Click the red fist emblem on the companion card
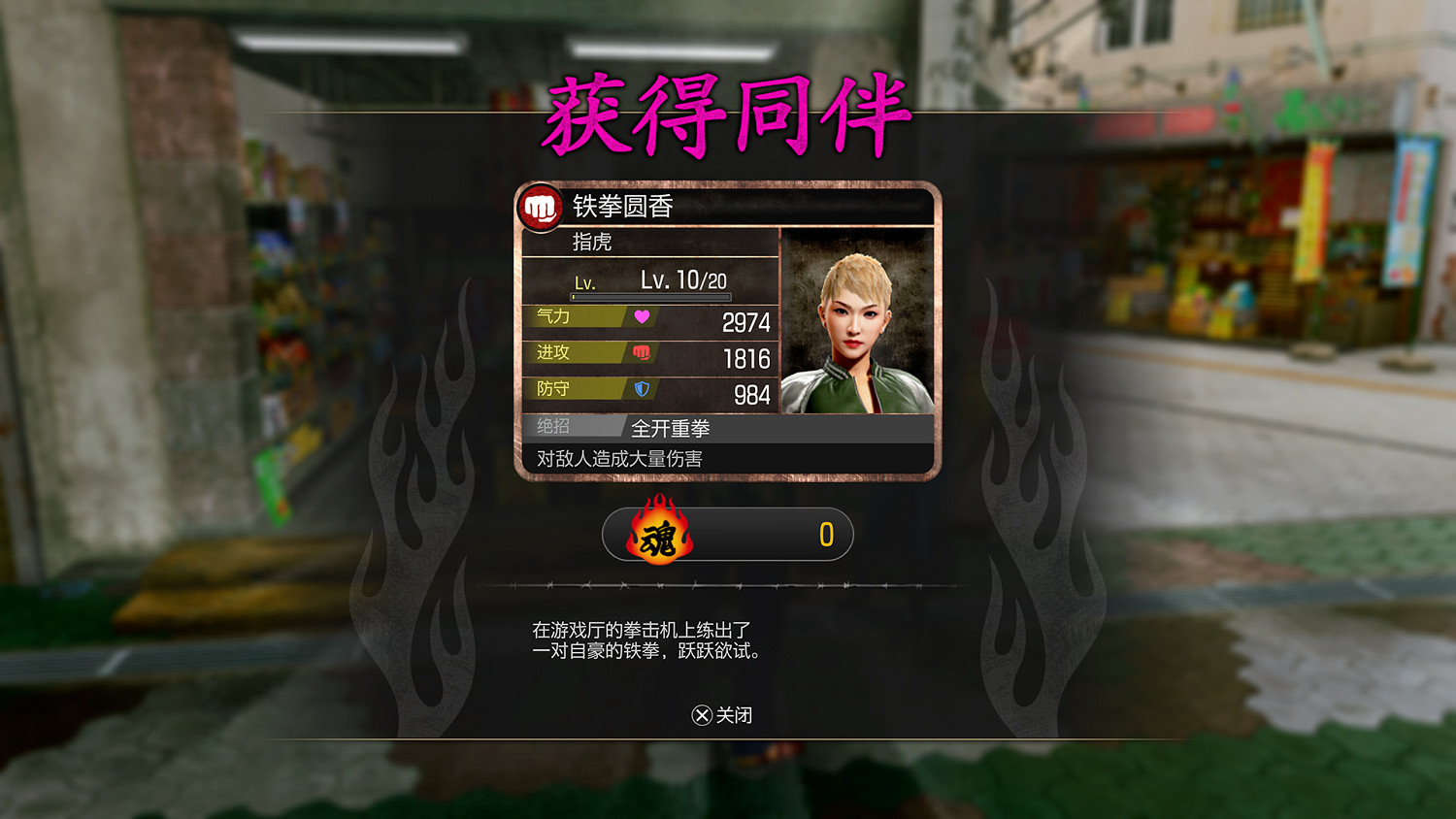Image resolution: width=1456 pixels, height=819 pixels. [x=540, y=205]
